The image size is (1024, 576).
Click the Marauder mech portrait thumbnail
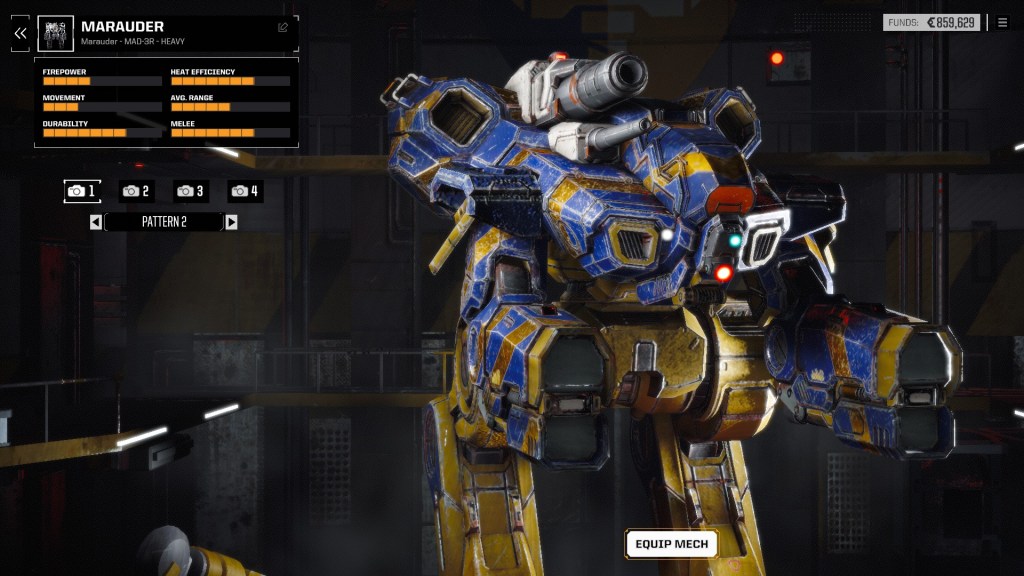point(56,33)
